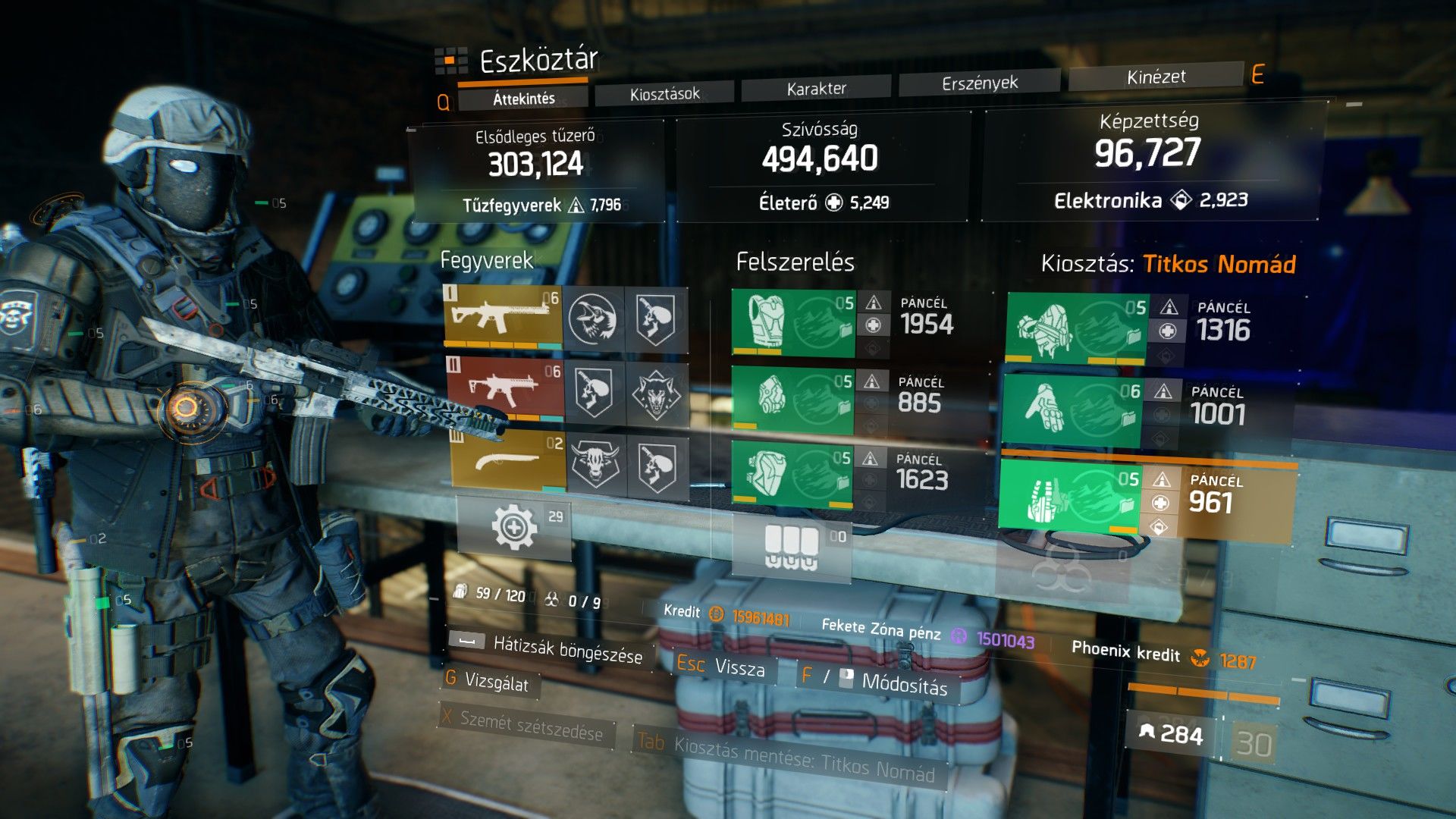
Task: Choose the red secondary submachine gun slot
Action: tap(505, 390)
